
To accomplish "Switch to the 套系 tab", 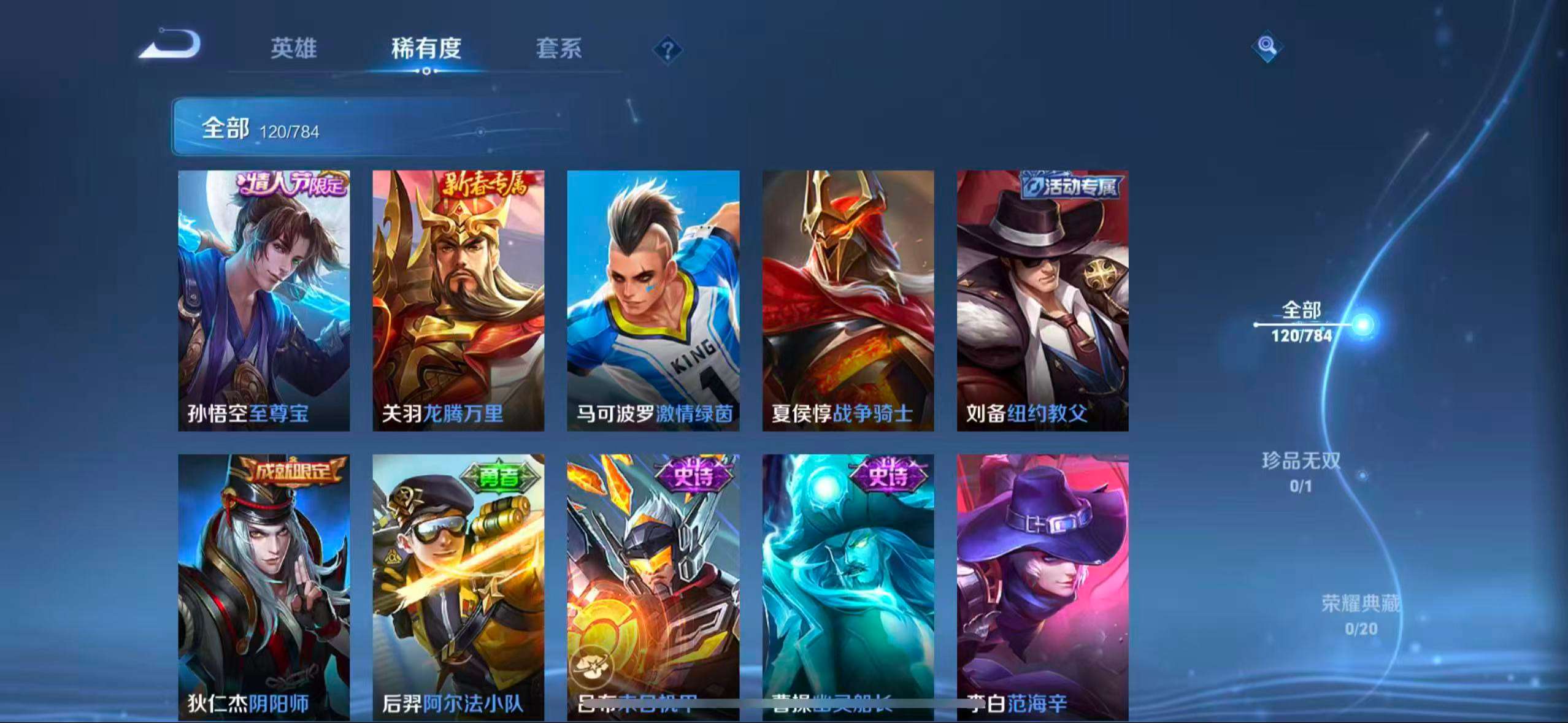I will pos(559,50).
